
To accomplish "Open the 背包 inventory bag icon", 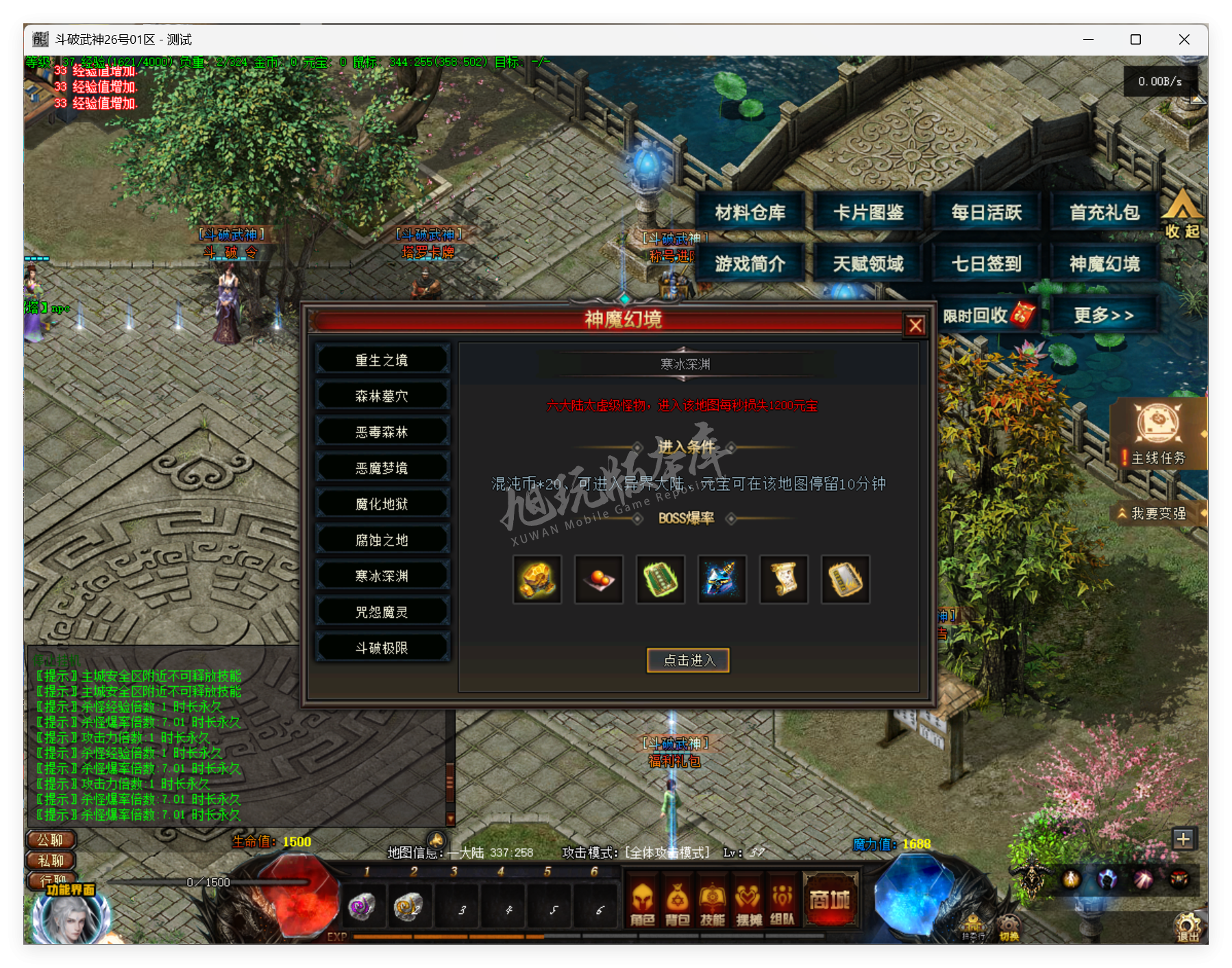I will [679, 904].
